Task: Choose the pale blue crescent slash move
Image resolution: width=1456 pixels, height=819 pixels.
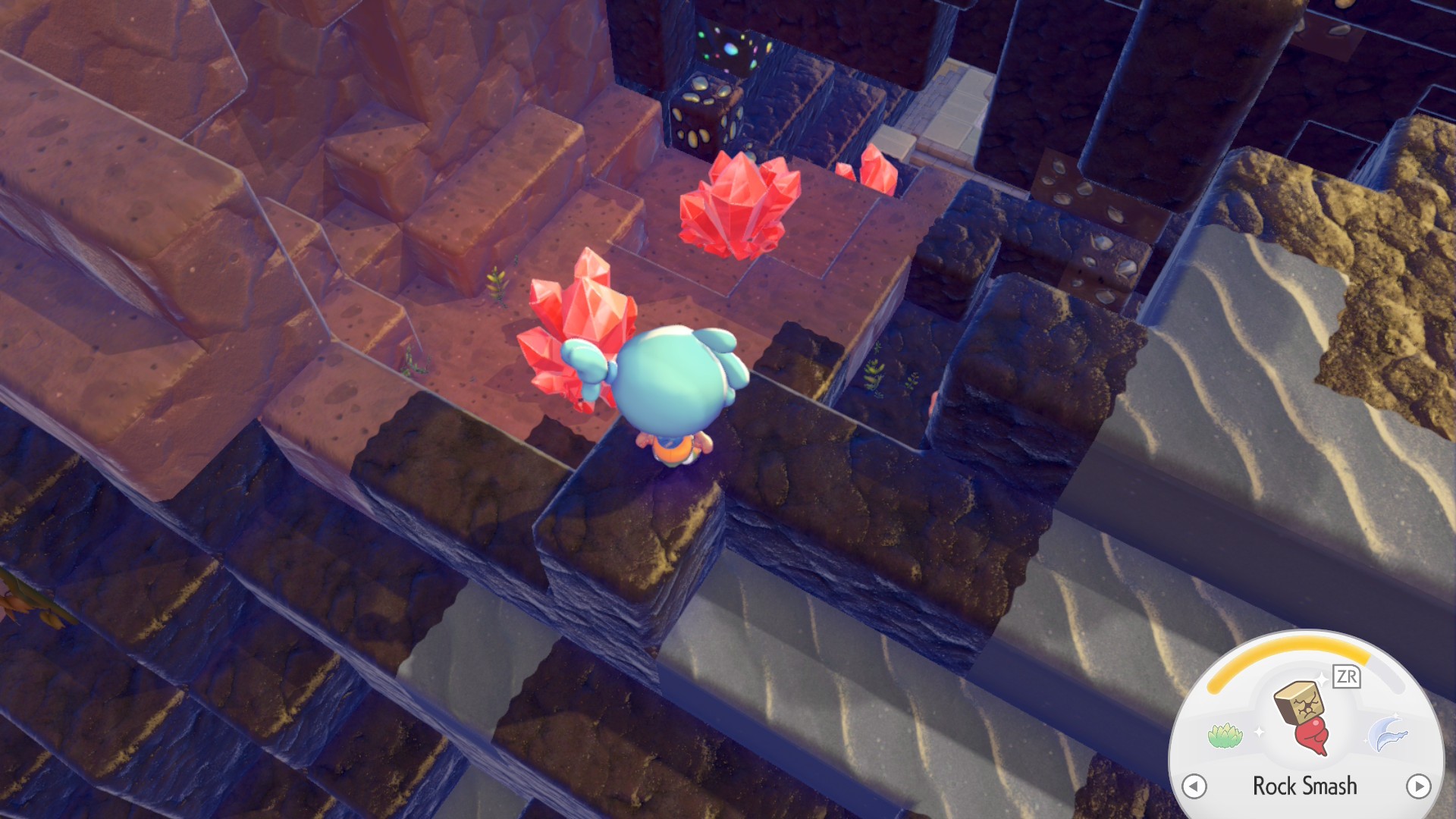Action: coord(1388,733)
